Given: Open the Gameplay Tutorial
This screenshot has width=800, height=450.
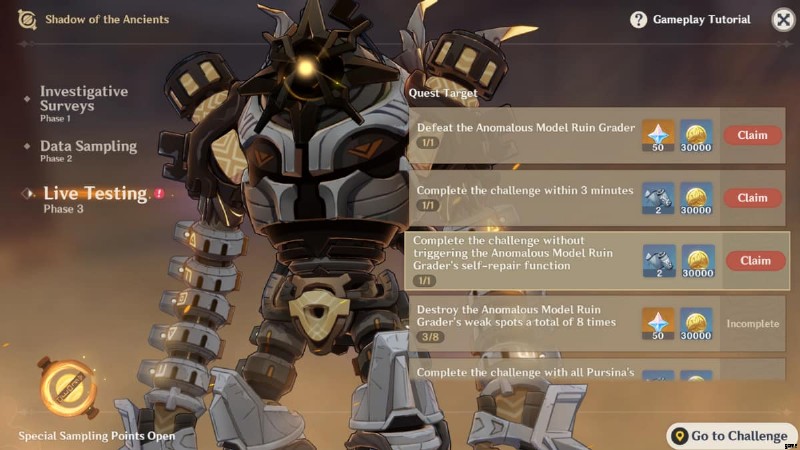Looking at the screenshot, I should point(690,19).
